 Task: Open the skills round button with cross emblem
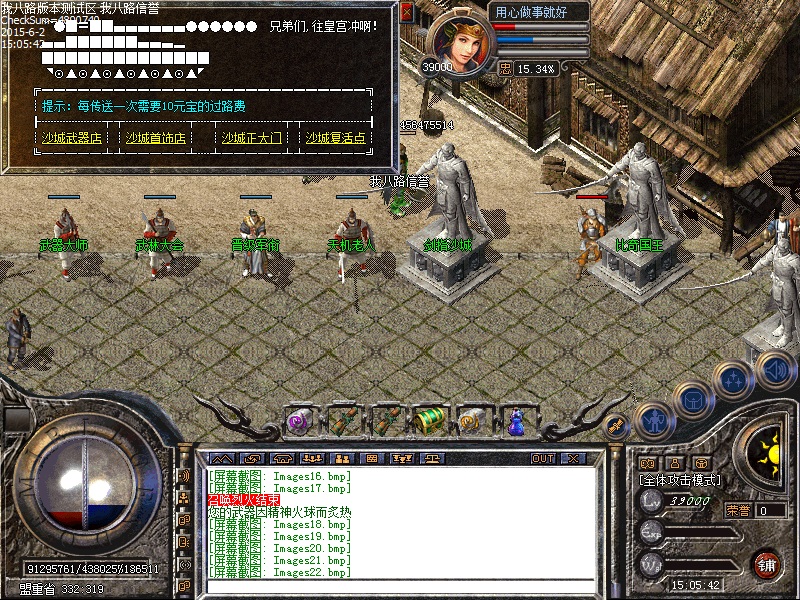click(734, 380)
